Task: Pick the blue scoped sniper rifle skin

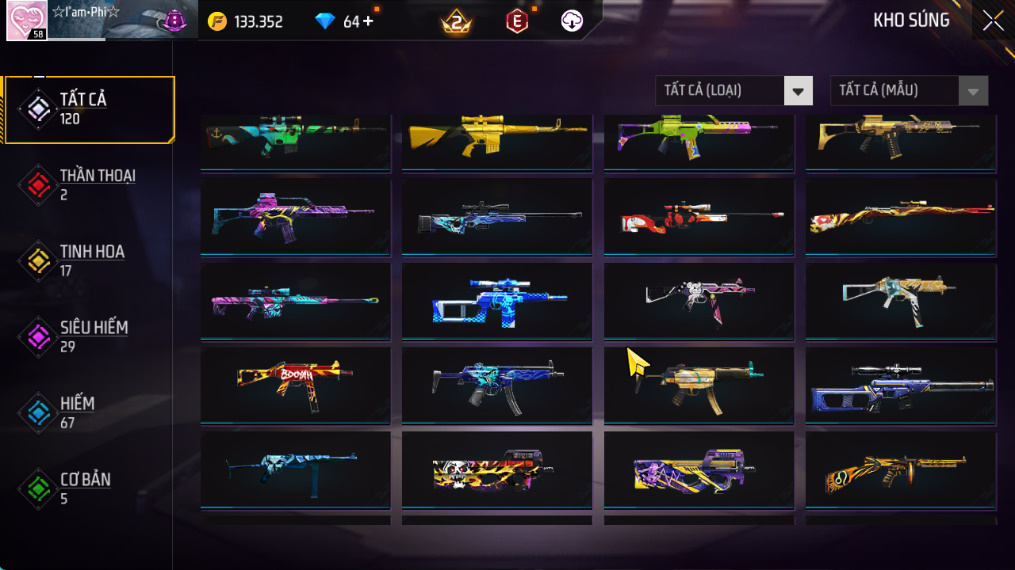Action: click(x=497, y=300)
